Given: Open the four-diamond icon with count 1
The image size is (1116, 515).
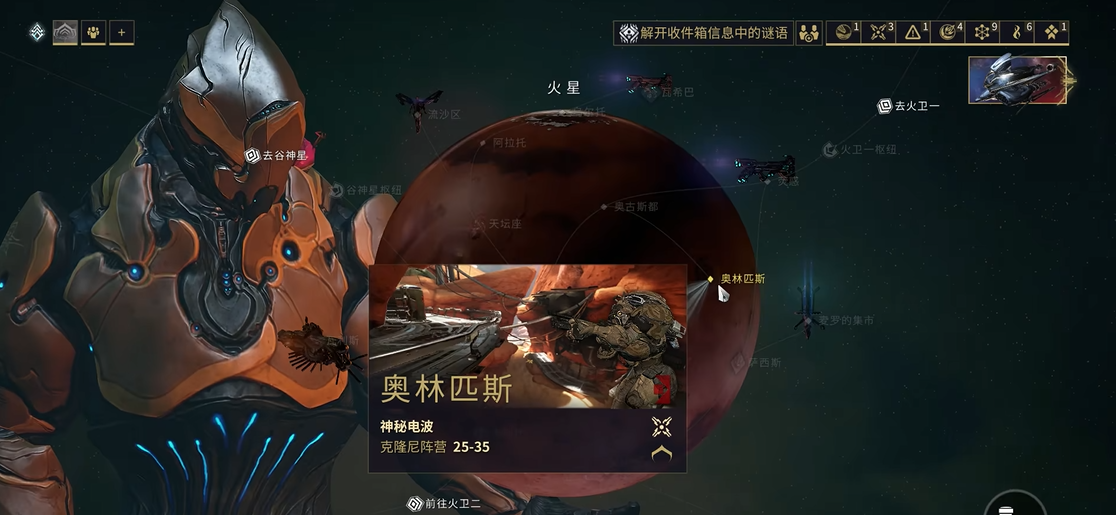Looking at the screenshot, I should click(x=1052, y=33).
